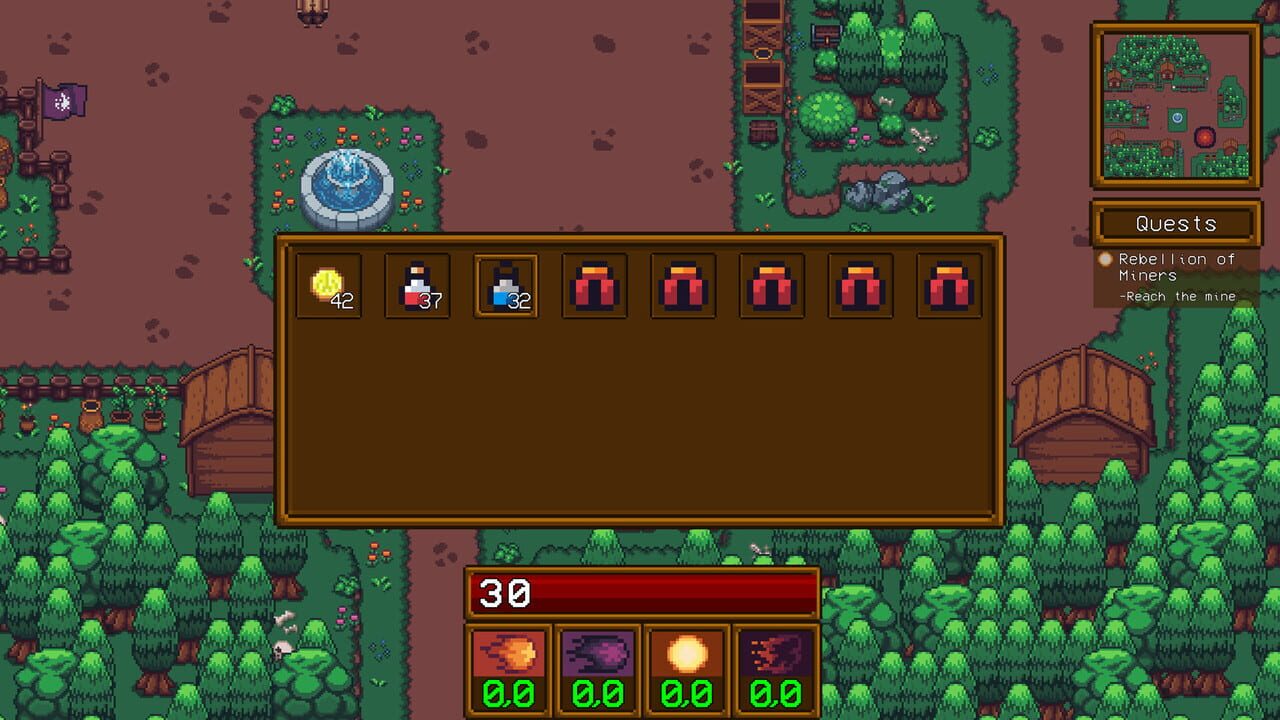Collapse the Quests panel header
This screenshot has width=1280, height=720.
click(x=1176, y=223)
